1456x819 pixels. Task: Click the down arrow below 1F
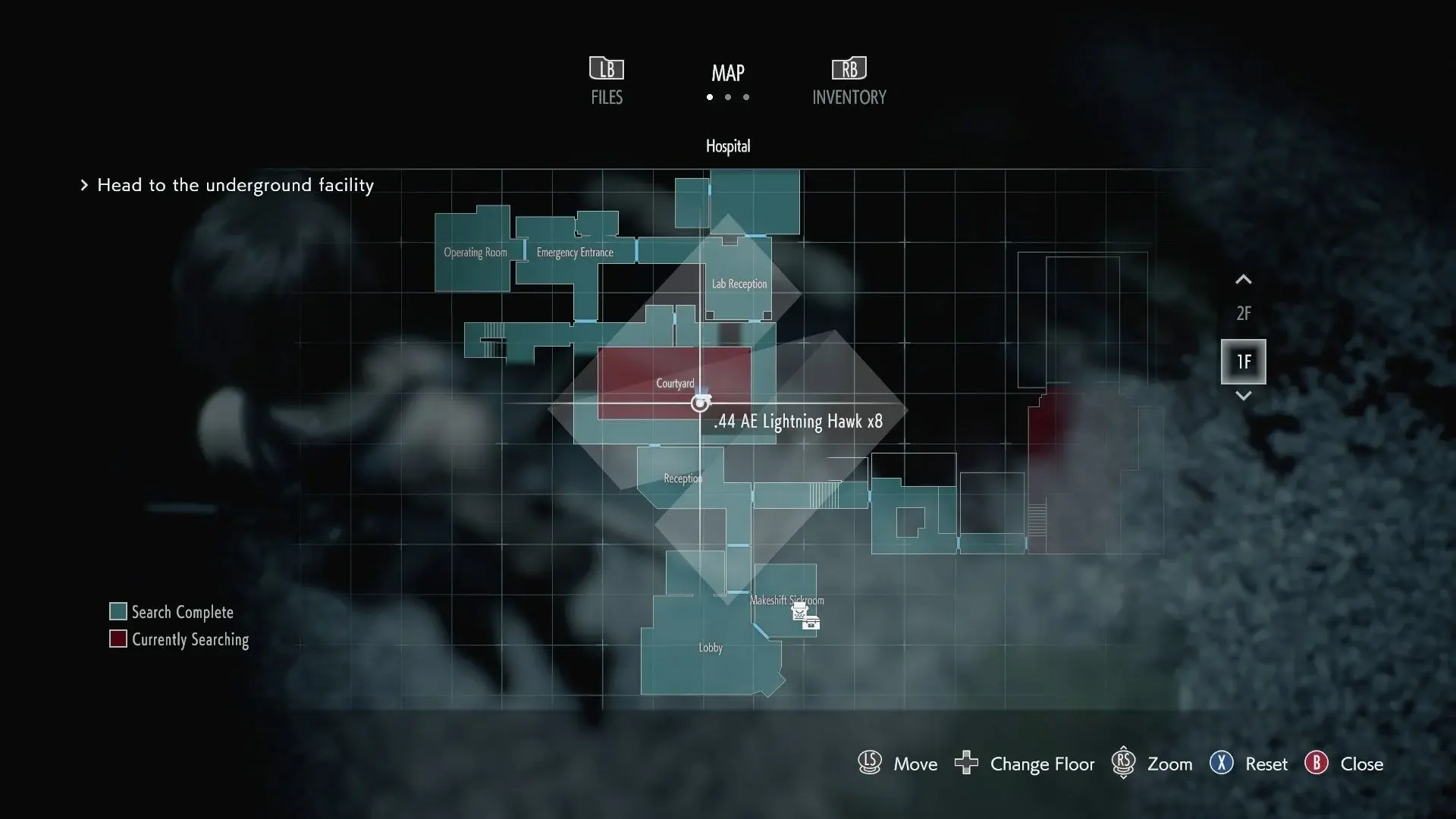[1243, 396]
